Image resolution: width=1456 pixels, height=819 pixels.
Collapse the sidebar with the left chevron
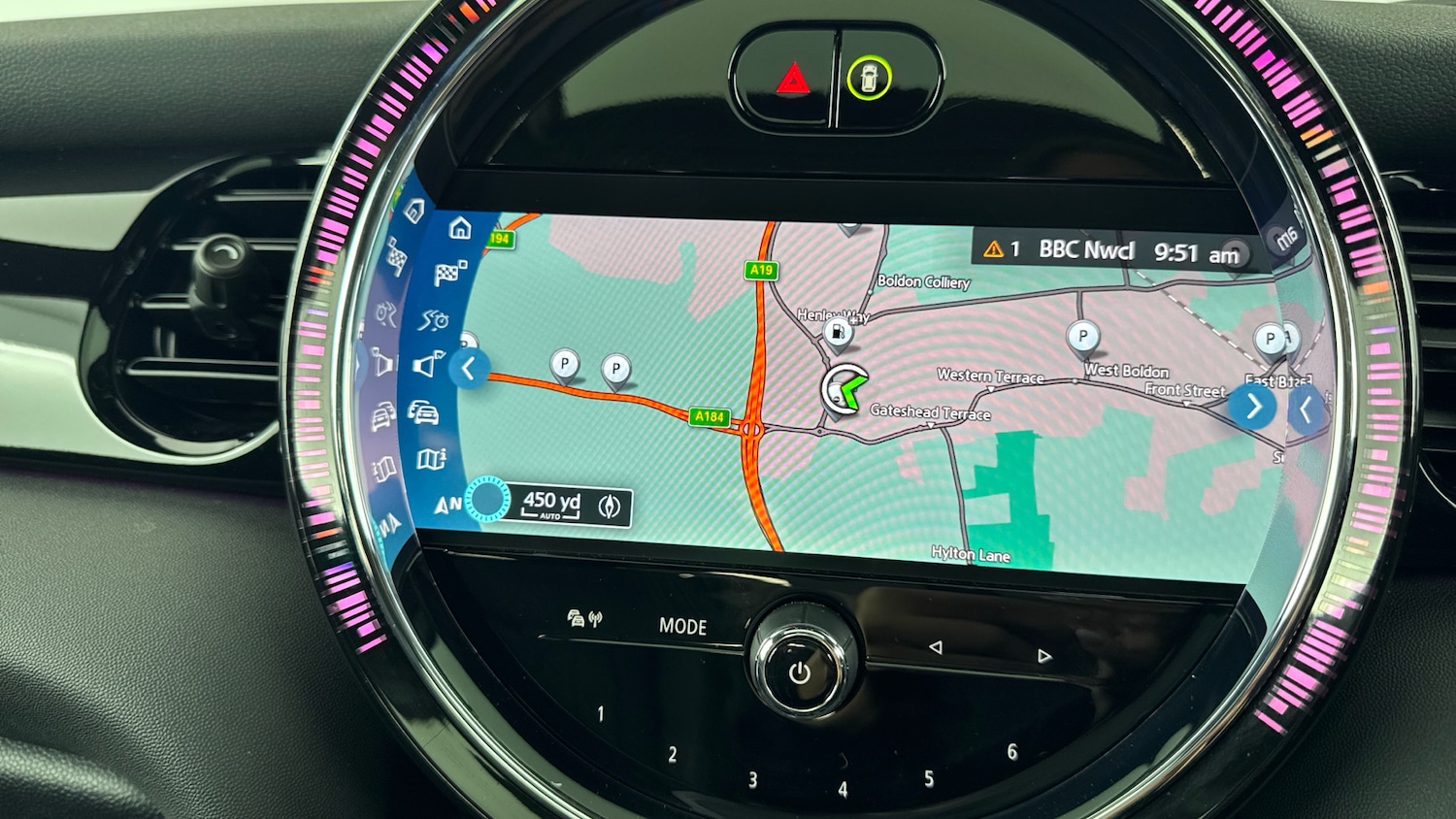tap(469, 369)
